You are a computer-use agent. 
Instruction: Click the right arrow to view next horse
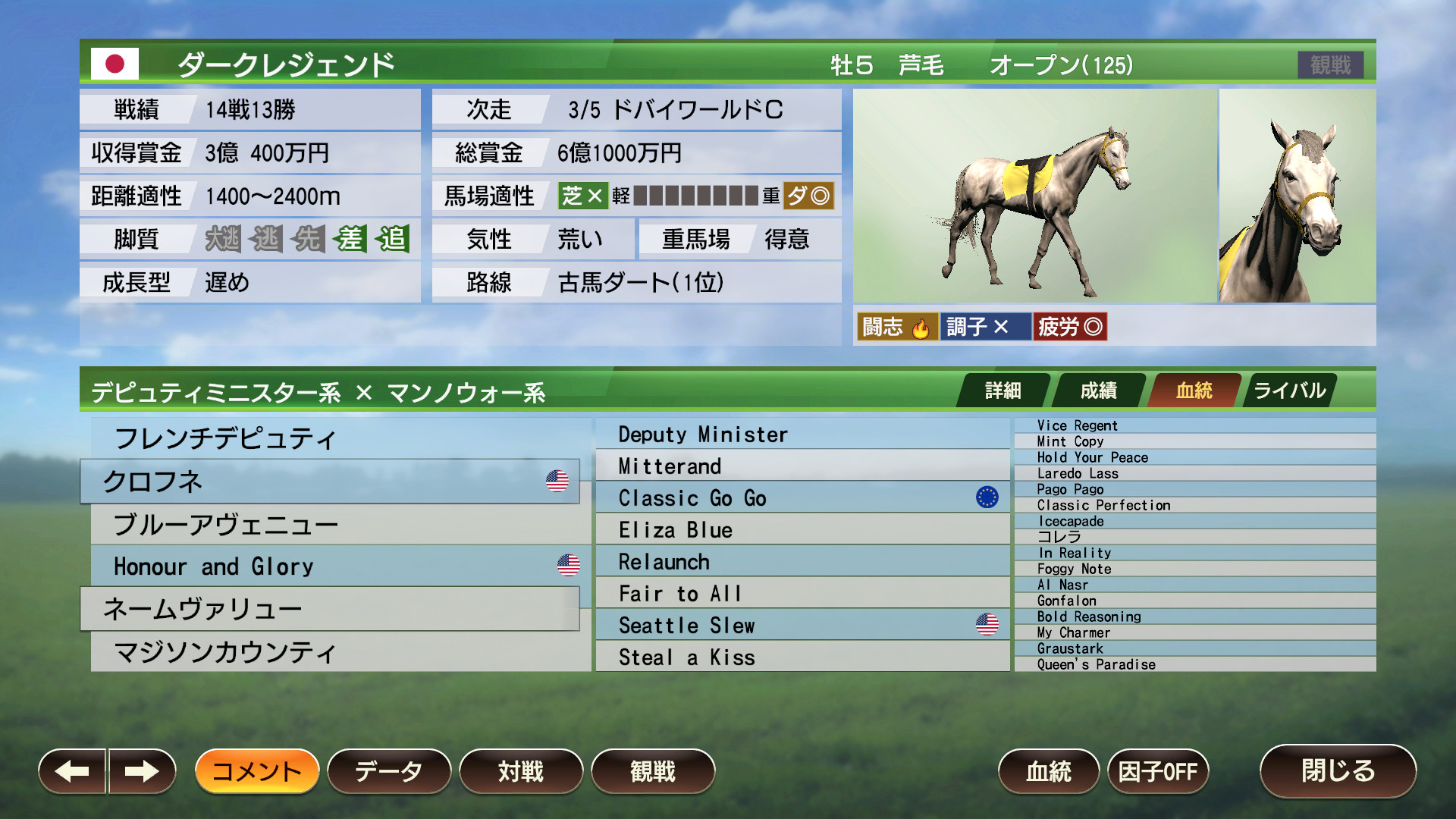[140, 770]
